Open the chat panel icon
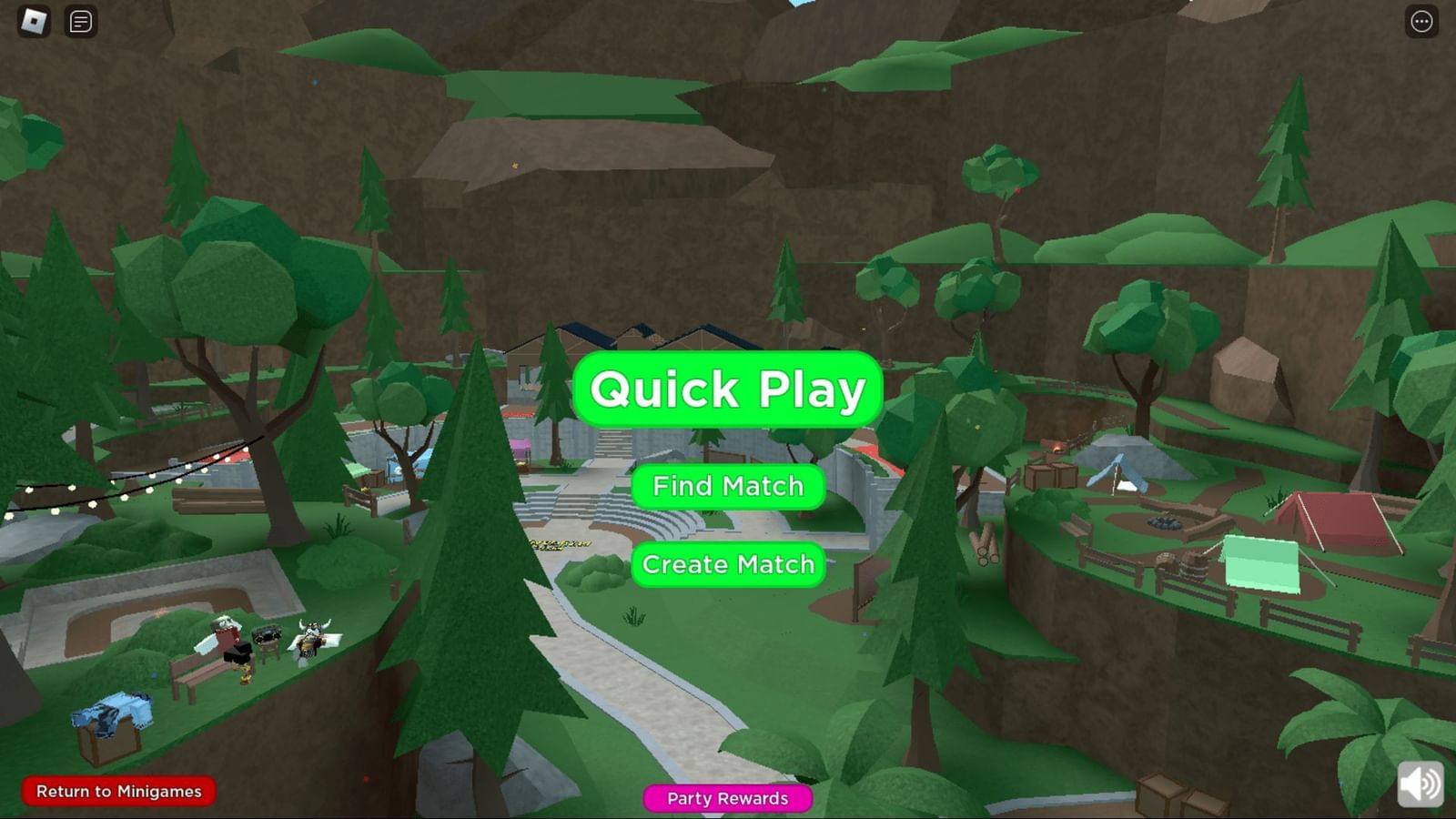This screenshot has height=819, width=1456. 80,21
